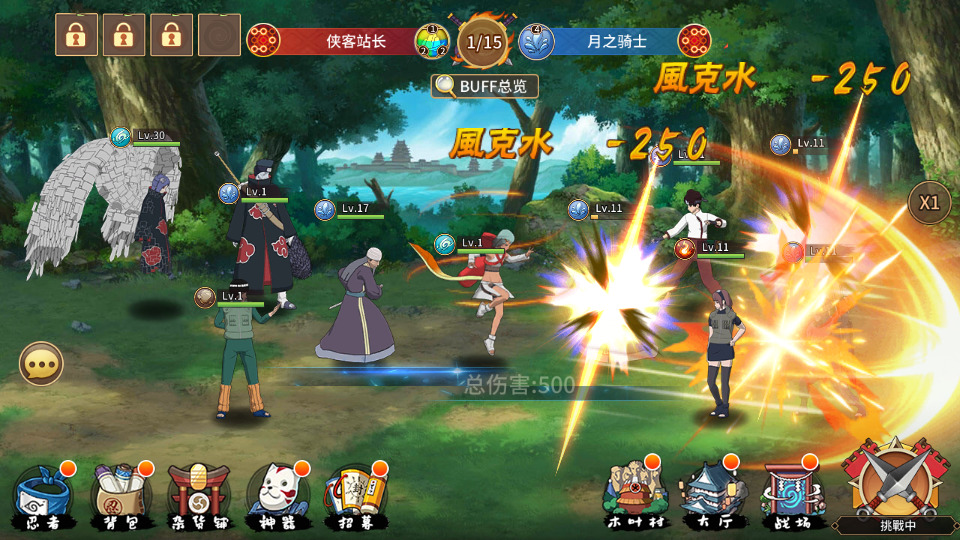Toggle the X1 battle speed button
Image resolution: width=960 pixels, height=540 pixels.
(929, 203)
